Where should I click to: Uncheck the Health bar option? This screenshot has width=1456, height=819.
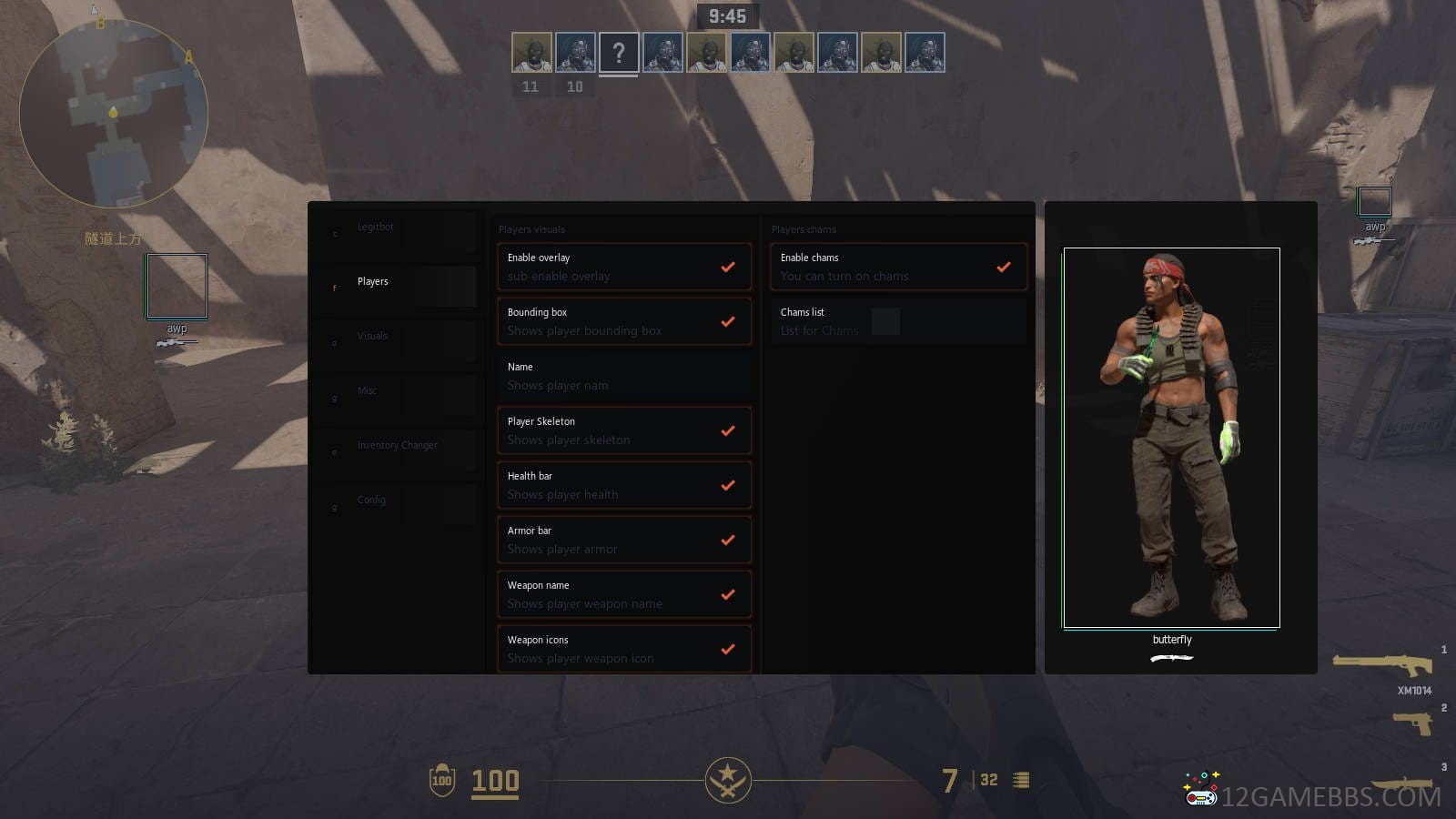pyautogui.click(x=727, y=486)
